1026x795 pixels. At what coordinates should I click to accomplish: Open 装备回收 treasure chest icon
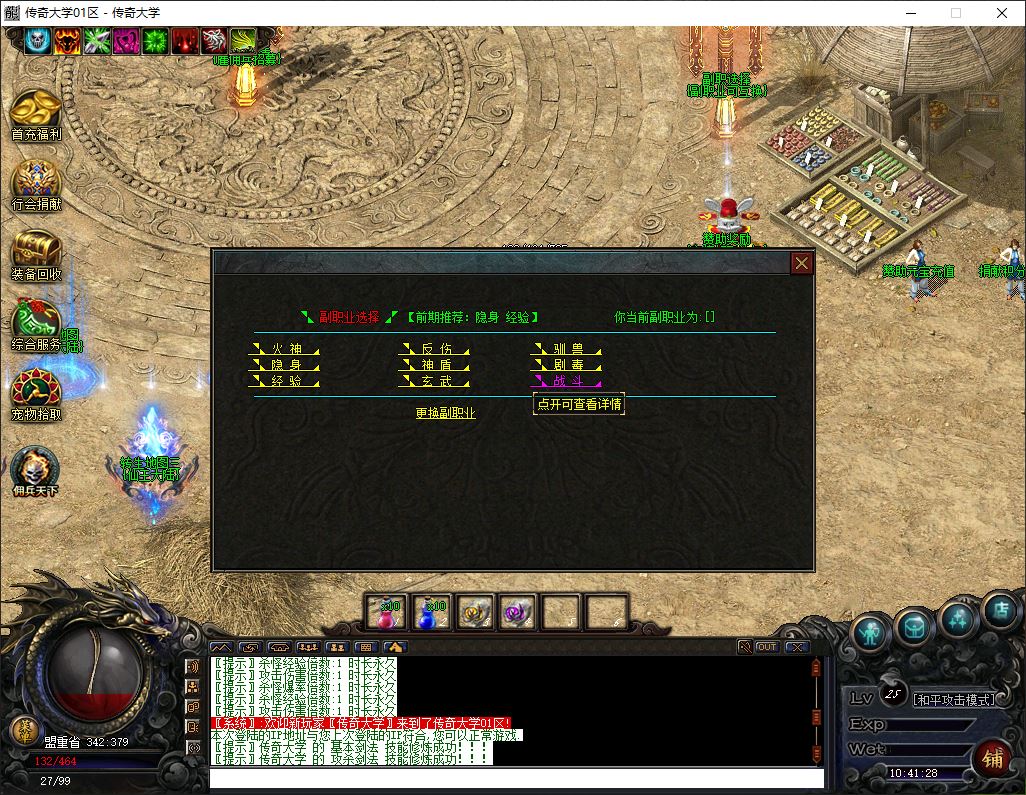(x=36, y=252)
